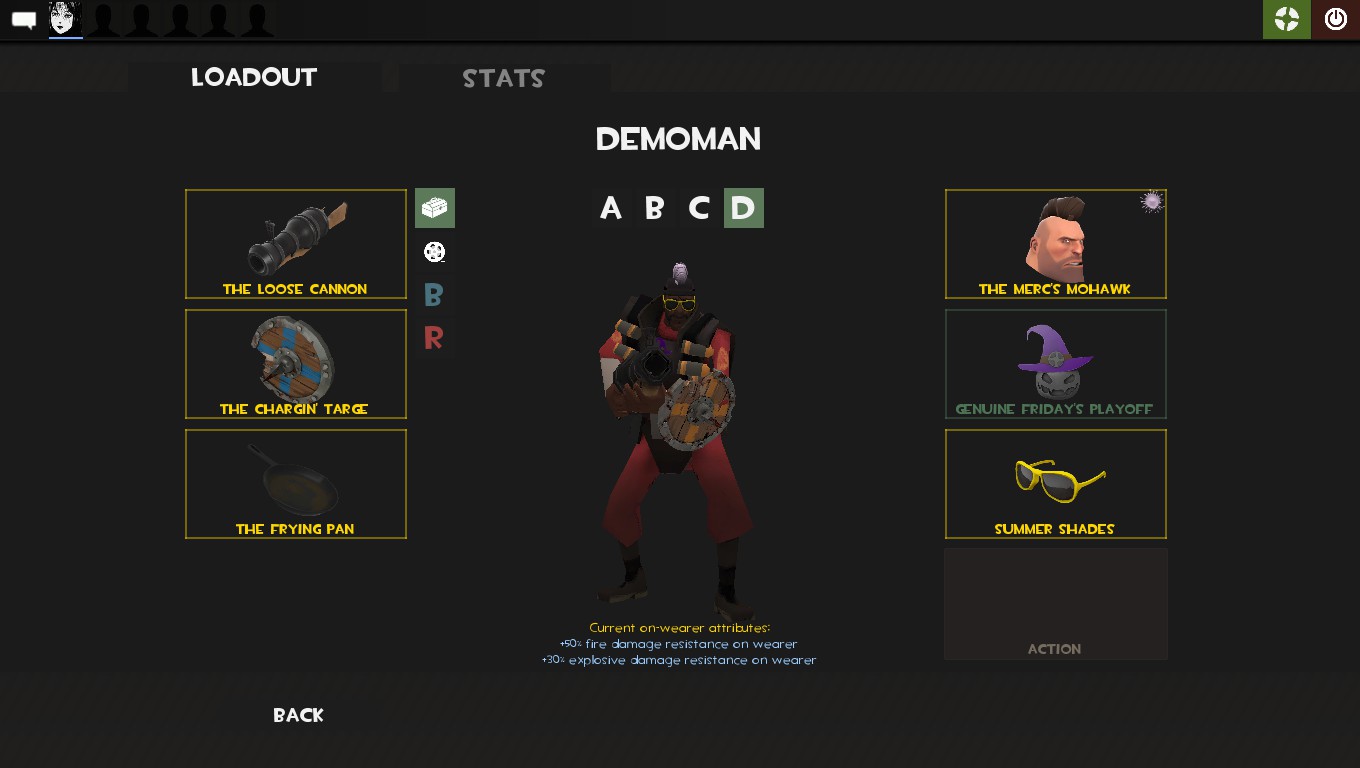Open the chat speech bubble icon
Viewport: 1360px width, 768px height.
[24, 20]
